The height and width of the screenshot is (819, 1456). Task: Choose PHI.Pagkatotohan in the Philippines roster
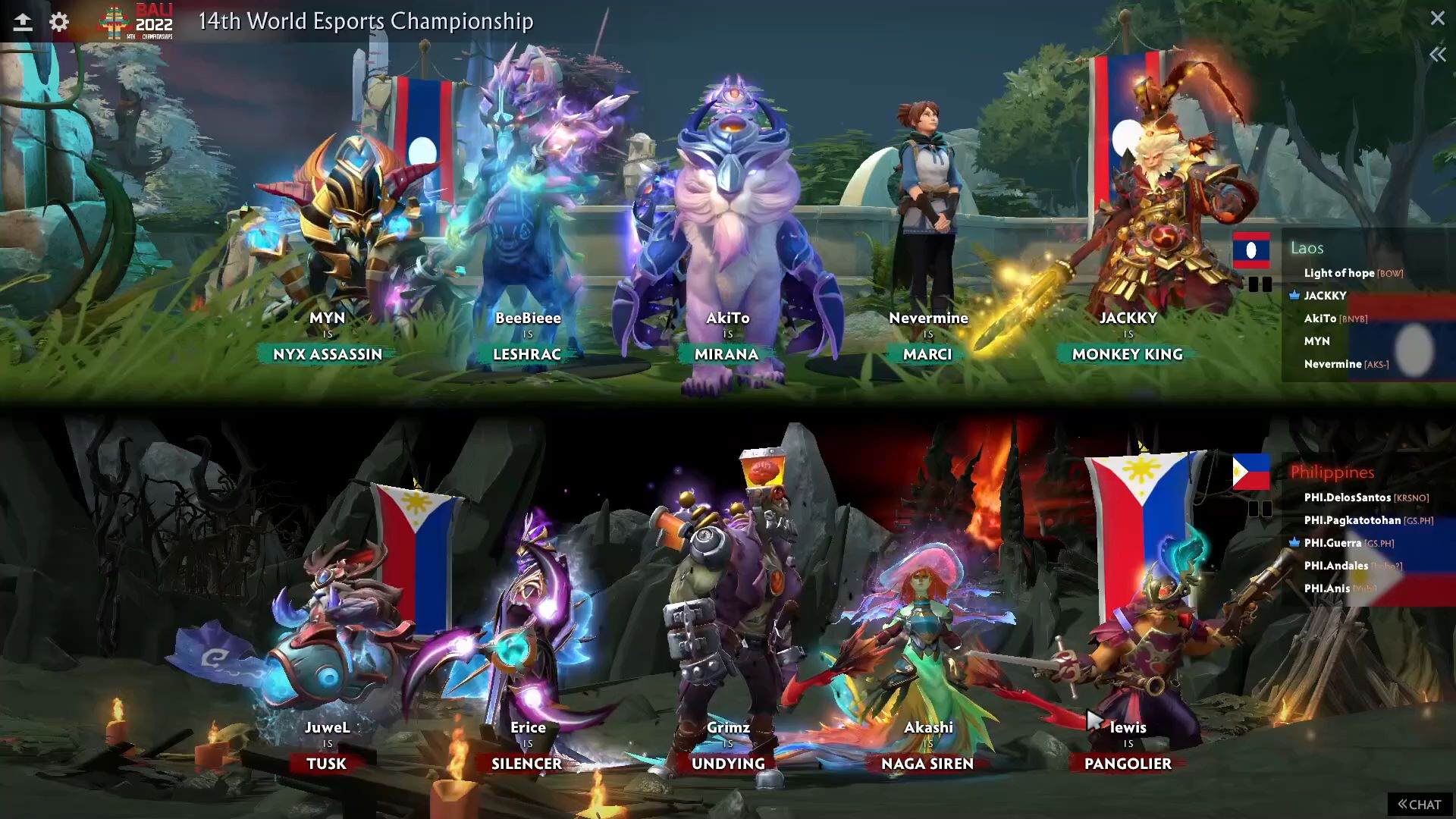(1352, 520)
